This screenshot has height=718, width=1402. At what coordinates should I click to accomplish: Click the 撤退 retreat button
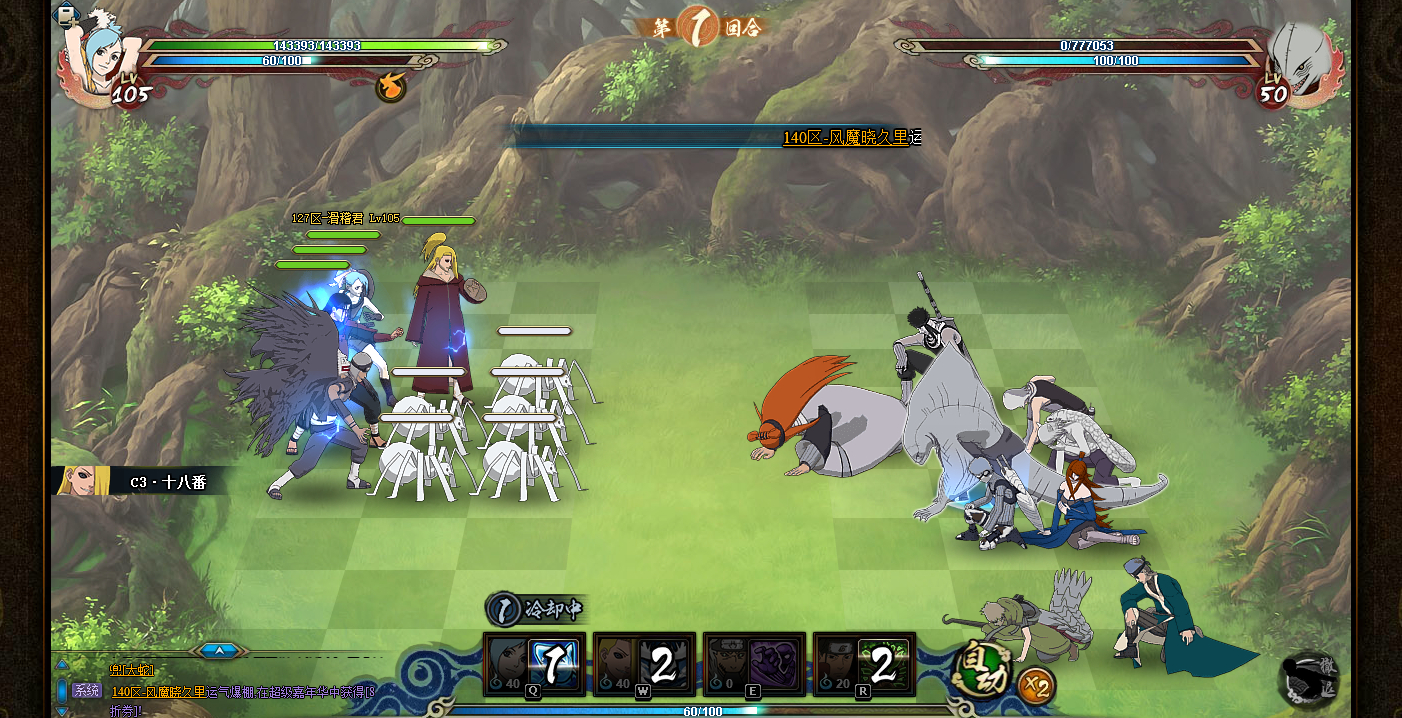pos(1310,680)
